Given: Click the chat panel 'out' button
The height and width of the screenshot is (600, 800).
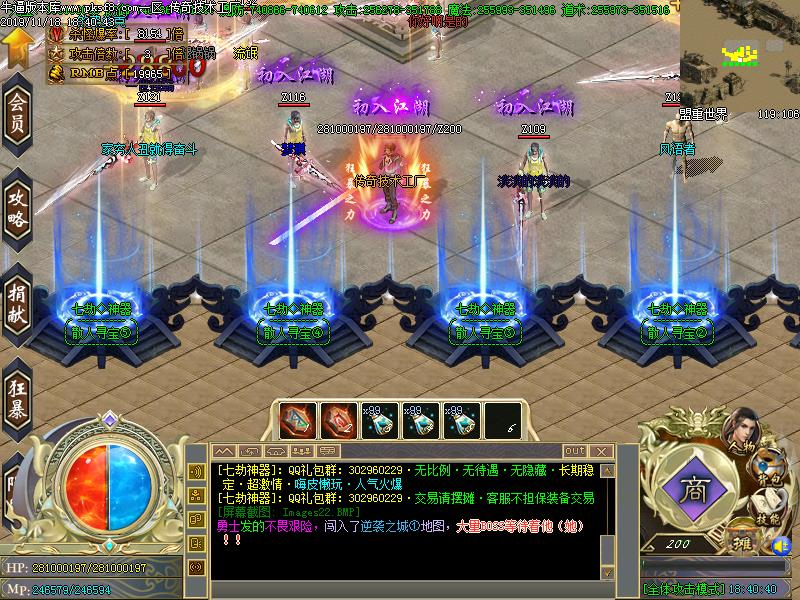Looking at the screenshot, I should pyautogui.click(x=574, y=451).
